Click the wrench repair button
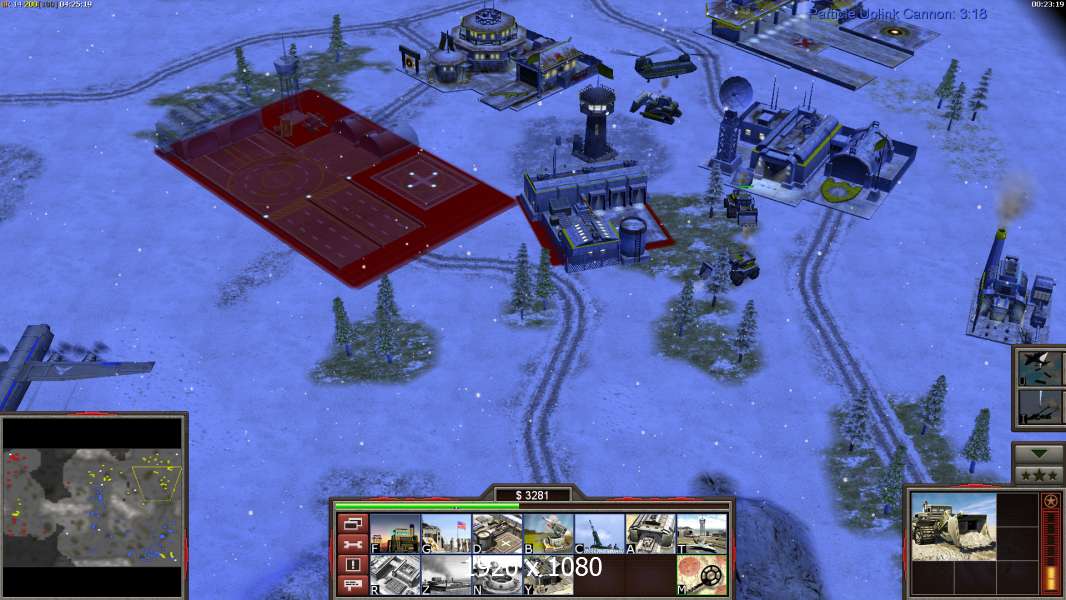Viewport: 1066px width, 600px height. click(352, 544)
